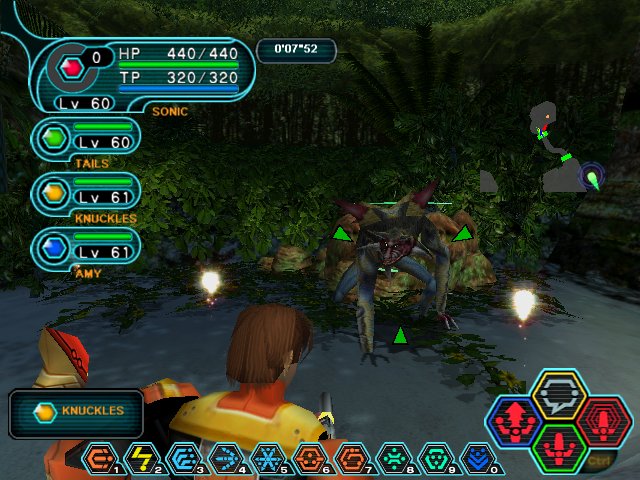Activate the green icon in slot 8

click(393, 459)
